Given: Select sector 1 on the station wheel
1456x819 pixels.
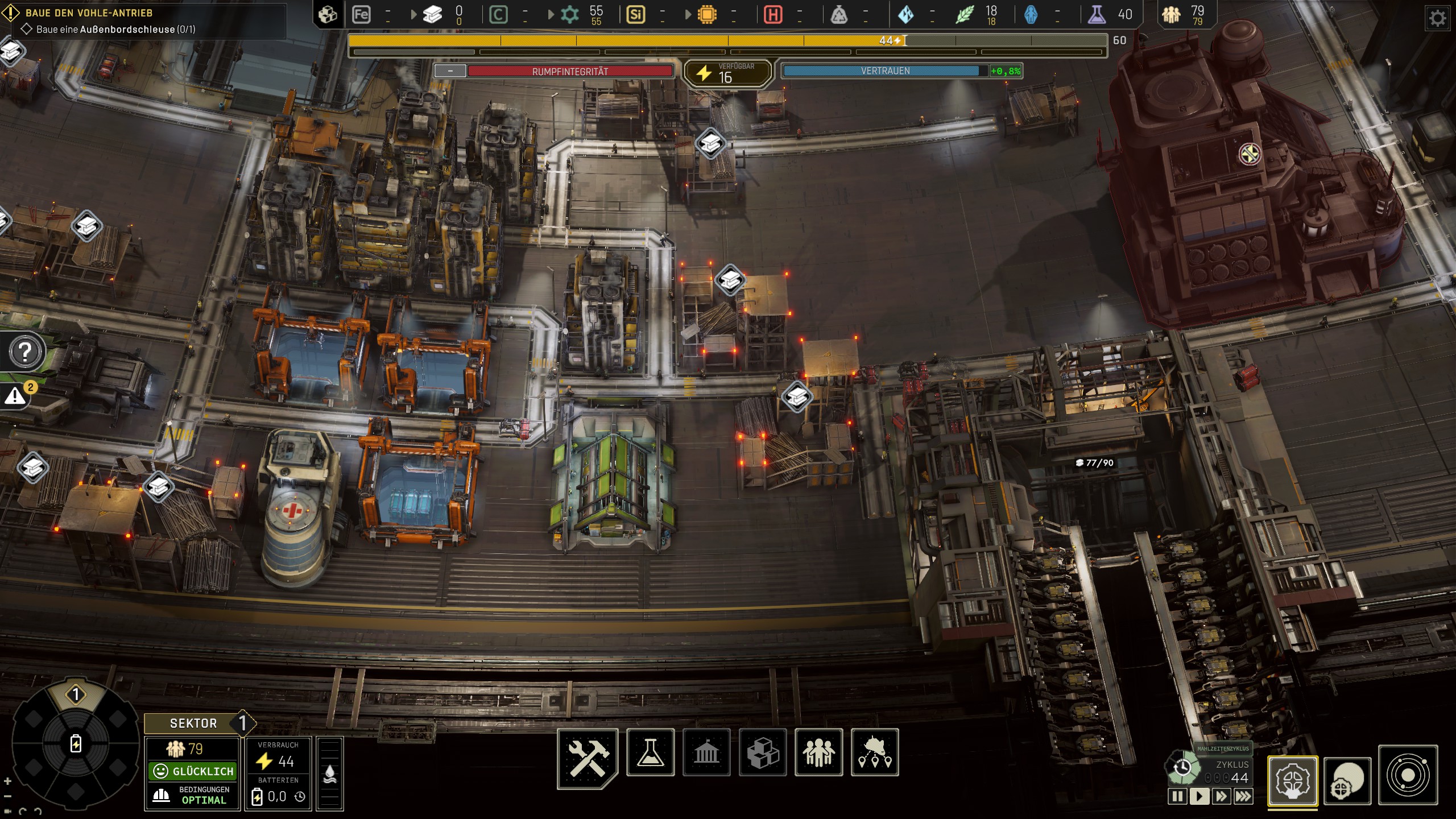Looking at the screenshot, I should pyautogui.click(x=76, y=694).
